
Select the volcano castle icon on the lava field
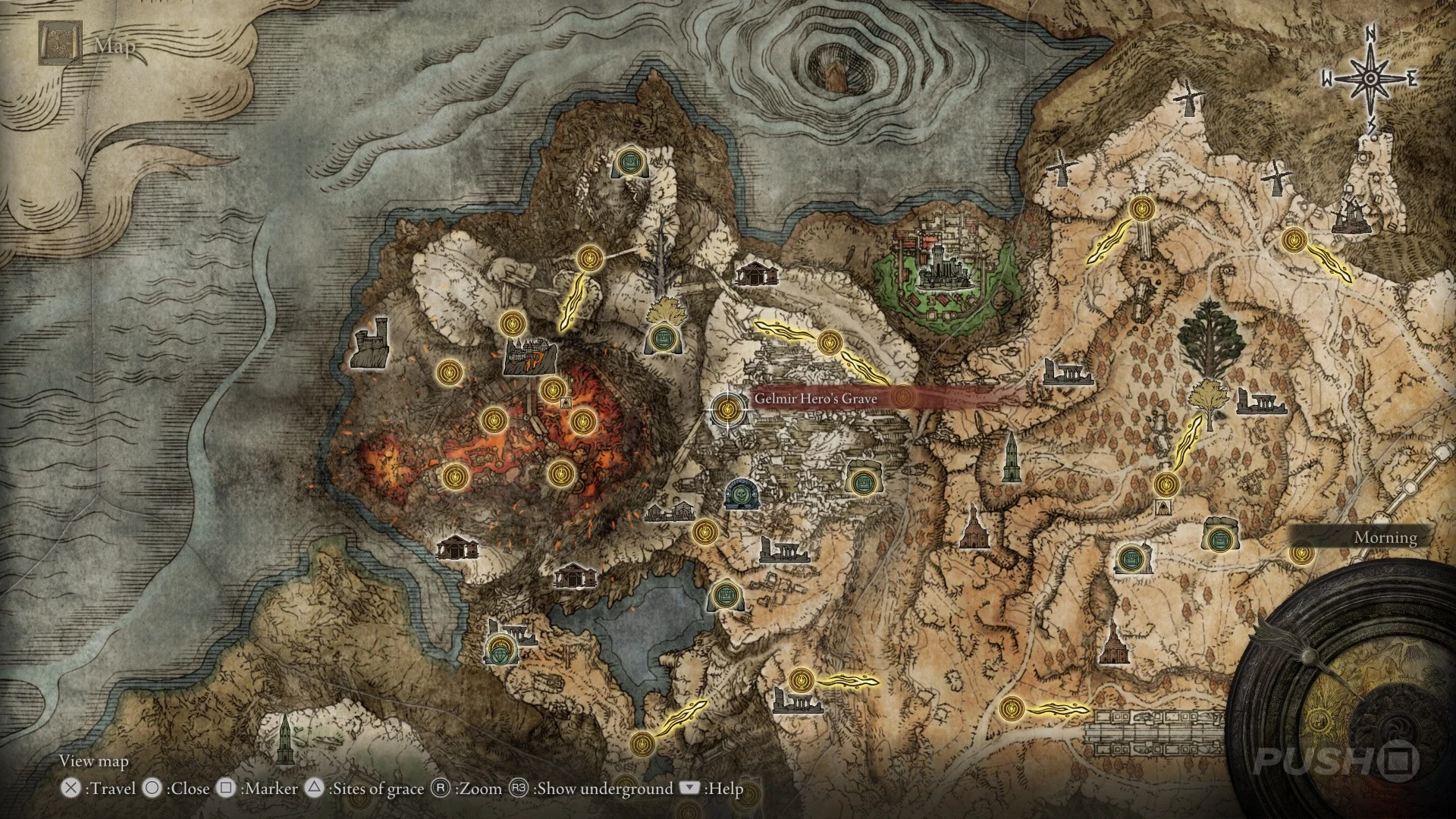click(529, 355)
